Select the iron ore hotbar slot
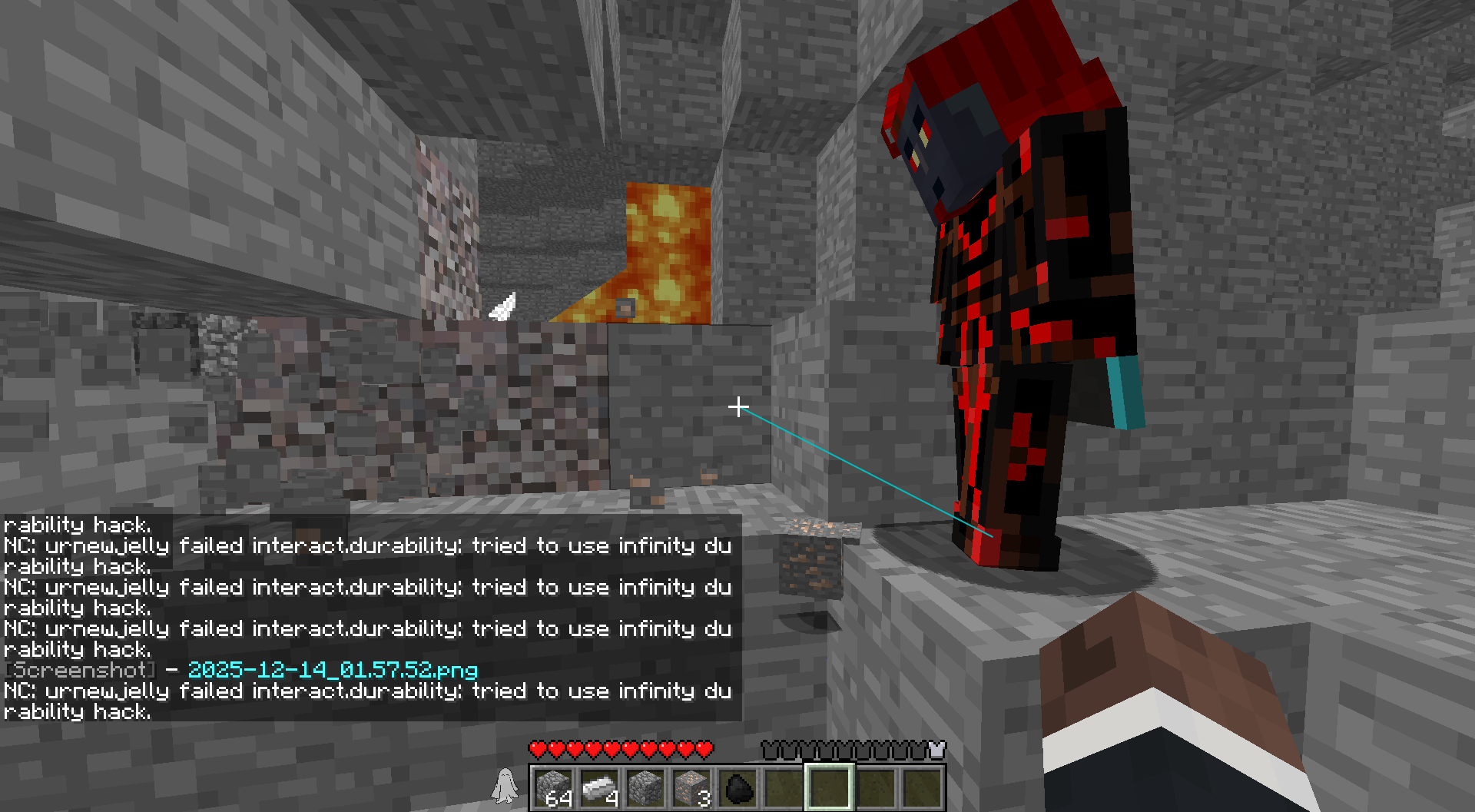1475x812 pixels. pos(691,788)
